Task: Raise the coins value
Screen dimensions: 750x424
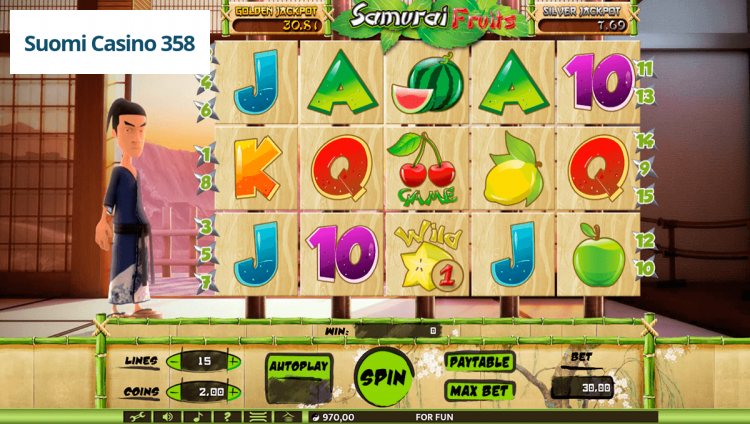Action: (234, 392)
